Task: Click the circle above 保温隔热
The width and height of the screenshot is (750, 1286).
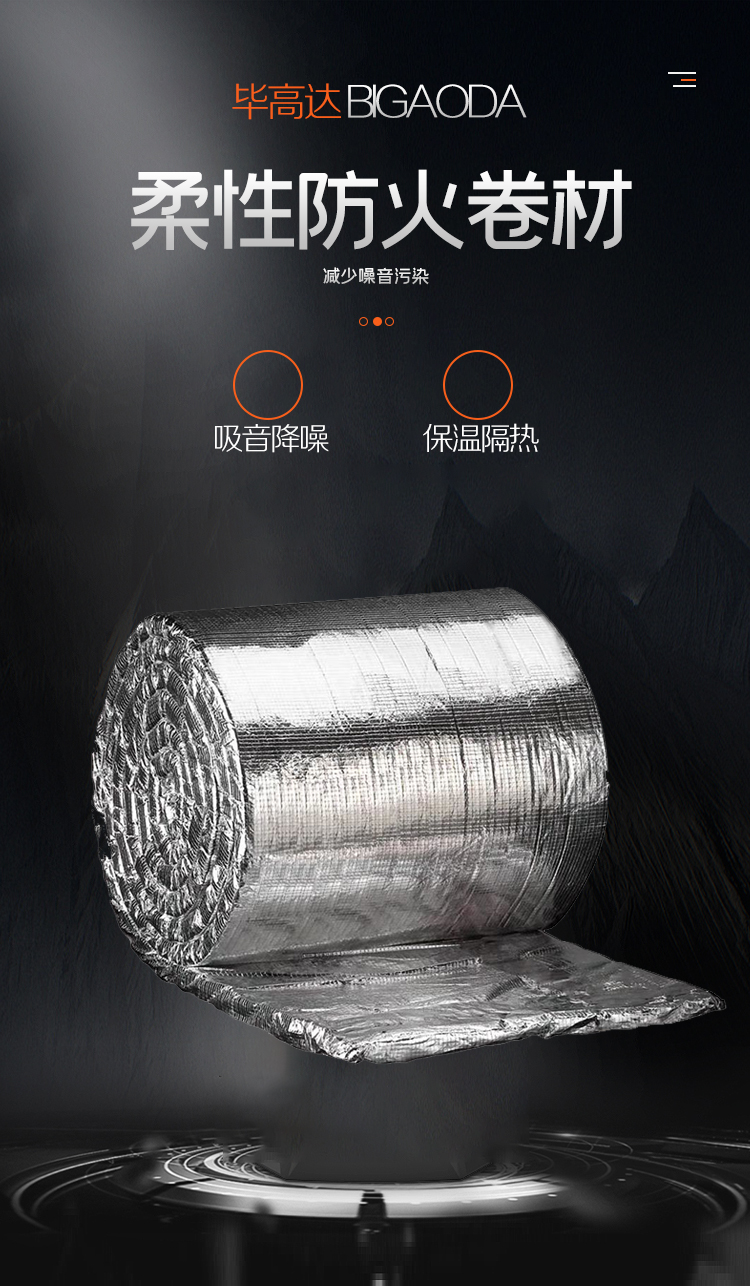Action: (x=478, y=385)
